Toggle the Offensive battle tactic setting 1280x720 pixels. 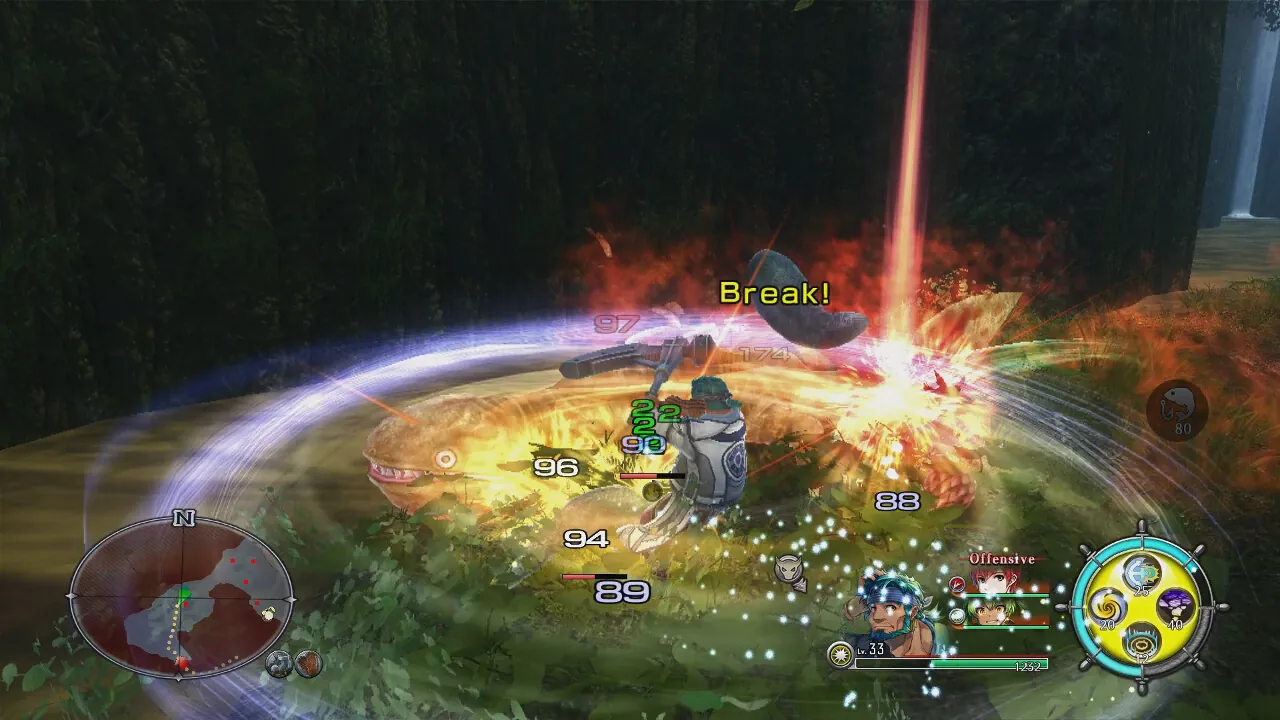click(1001, 558)
